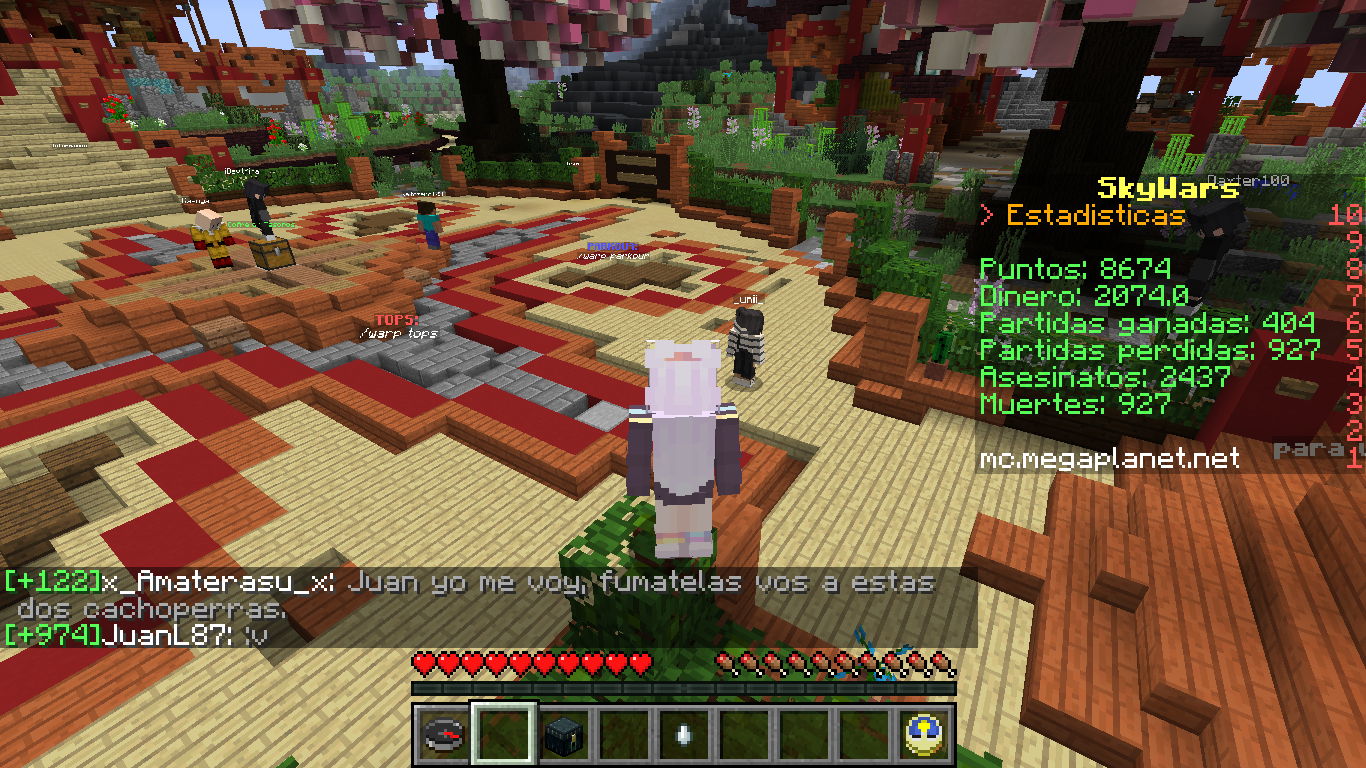Screen dimensions: 1366x768
Task: Click the x_Amaterasu_x chat message
Action: tap(470, 594)
